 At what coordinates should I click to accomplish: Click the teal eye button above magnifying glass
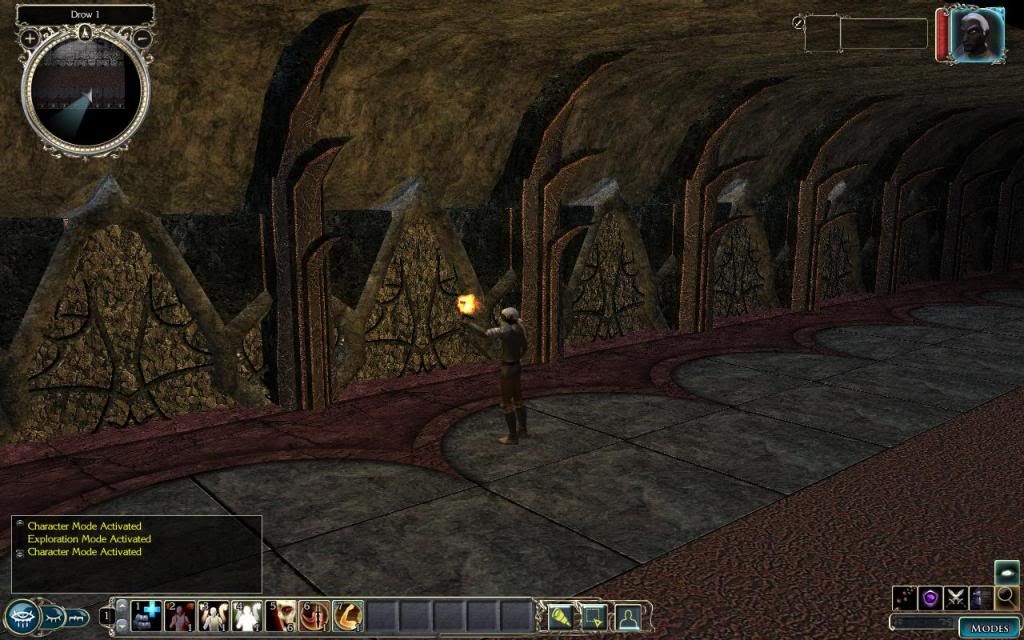1007,572
